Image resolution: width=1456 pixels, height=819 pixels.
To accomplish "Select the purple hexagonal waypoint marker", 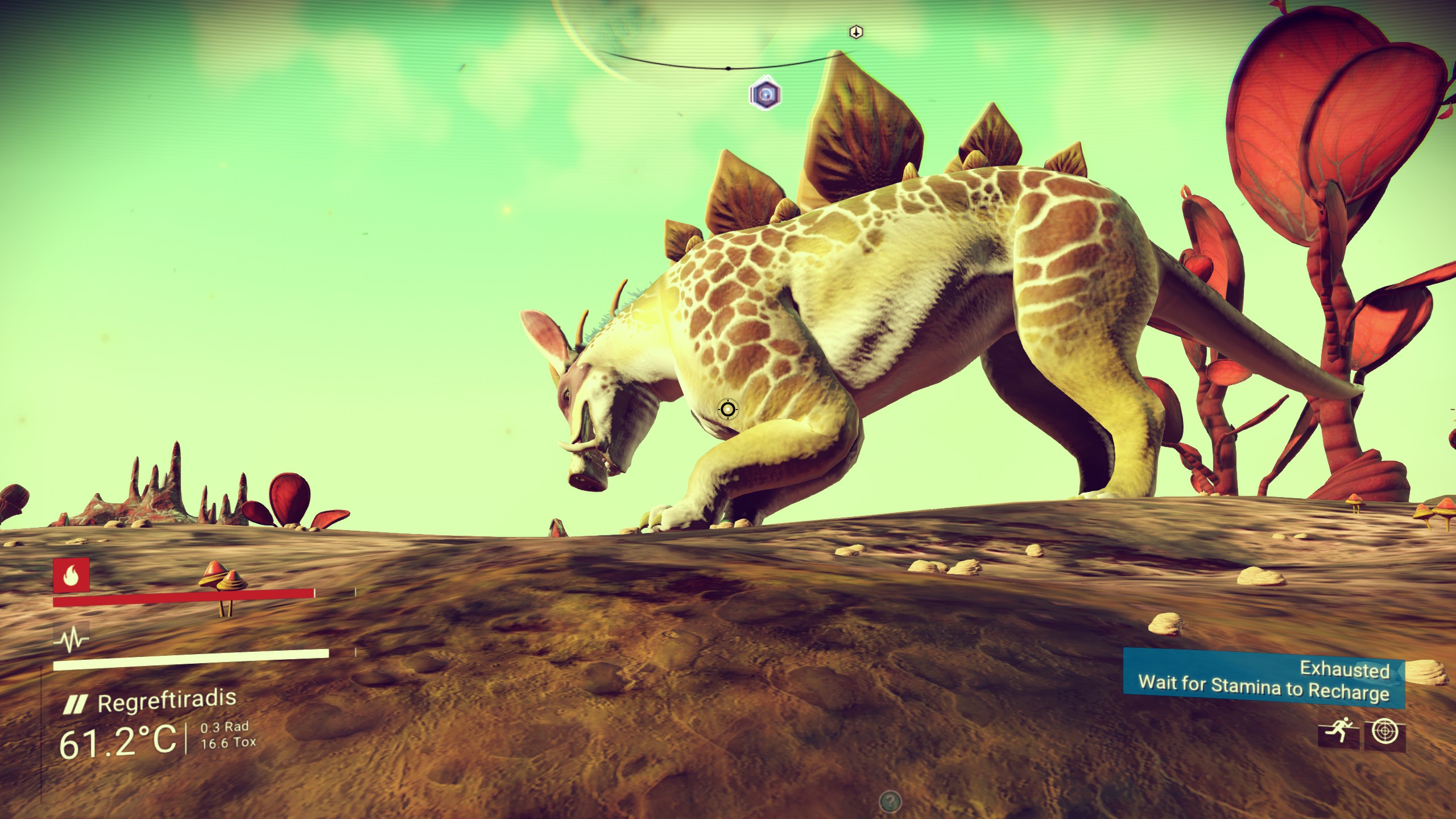I will tap(765, 93).
